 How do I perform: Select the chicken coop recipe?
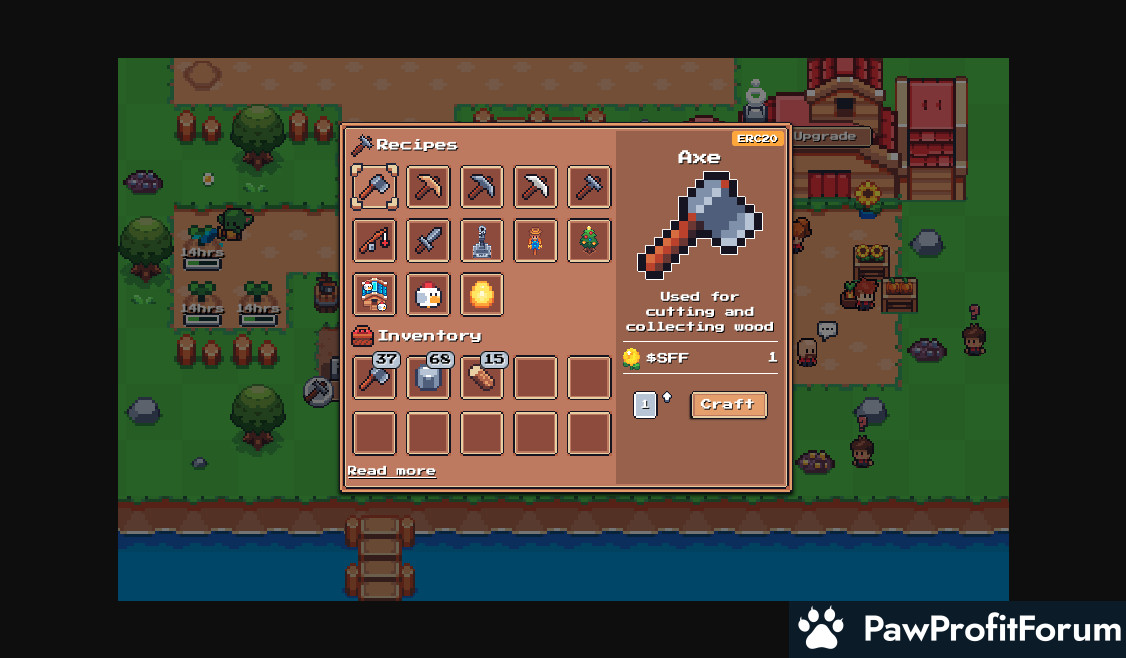(x=374, y=295)
